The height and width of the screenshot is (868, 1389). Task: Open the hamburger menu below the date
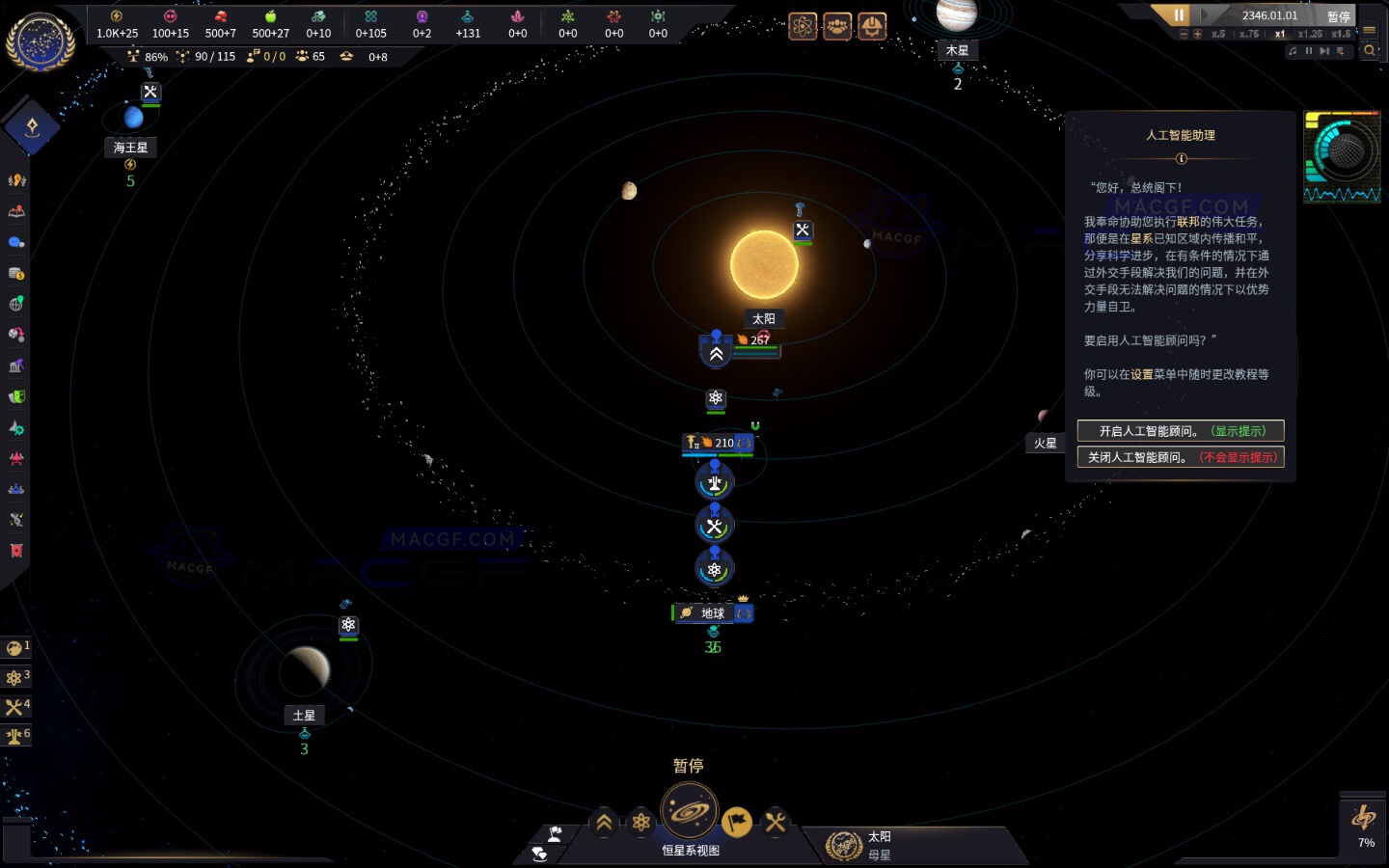click(1371, 29)
